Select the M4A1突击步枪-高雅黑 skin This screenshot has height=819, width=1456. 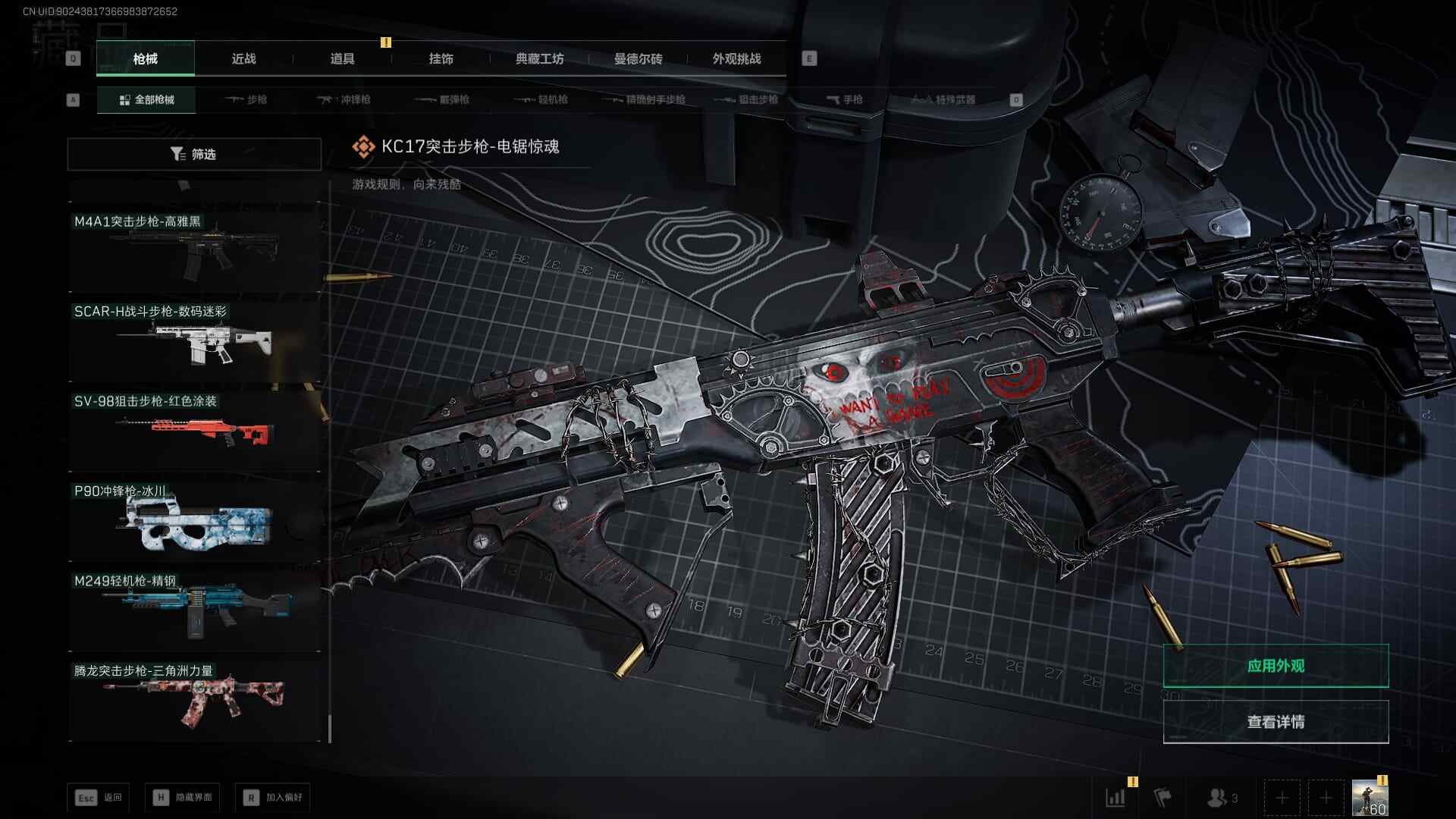(x=194, y=248)
